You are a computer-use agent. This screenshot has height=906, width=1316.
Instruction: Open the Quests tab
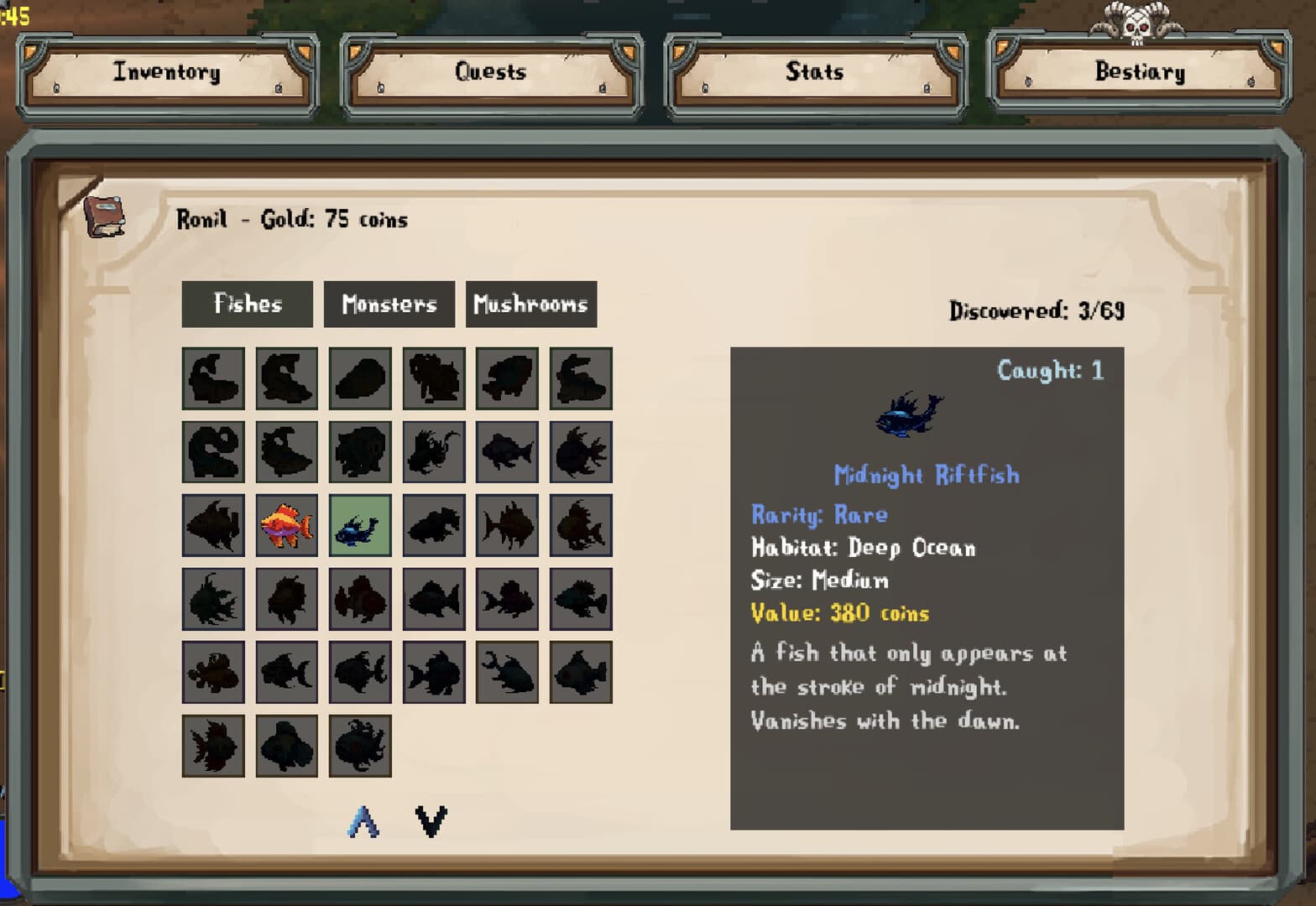point(489,72)
